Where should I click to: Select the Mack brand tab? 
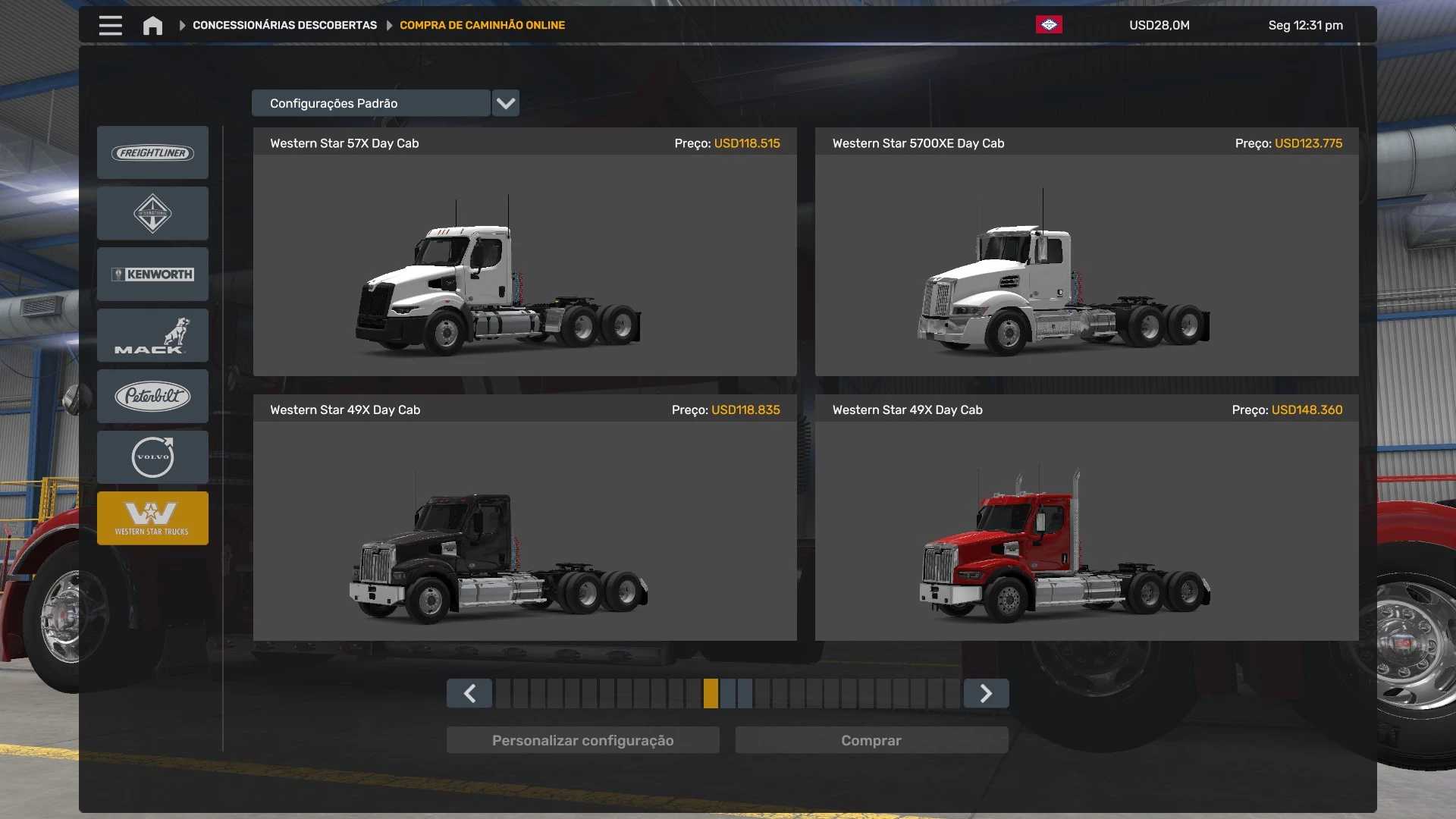pyautogui.click(x=152, y=335)
